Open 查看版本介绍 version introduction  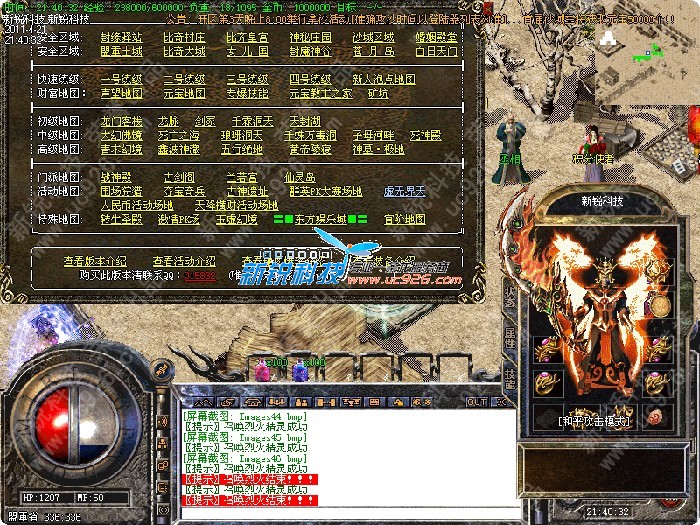pyautogui.click(x=95, y=260)
